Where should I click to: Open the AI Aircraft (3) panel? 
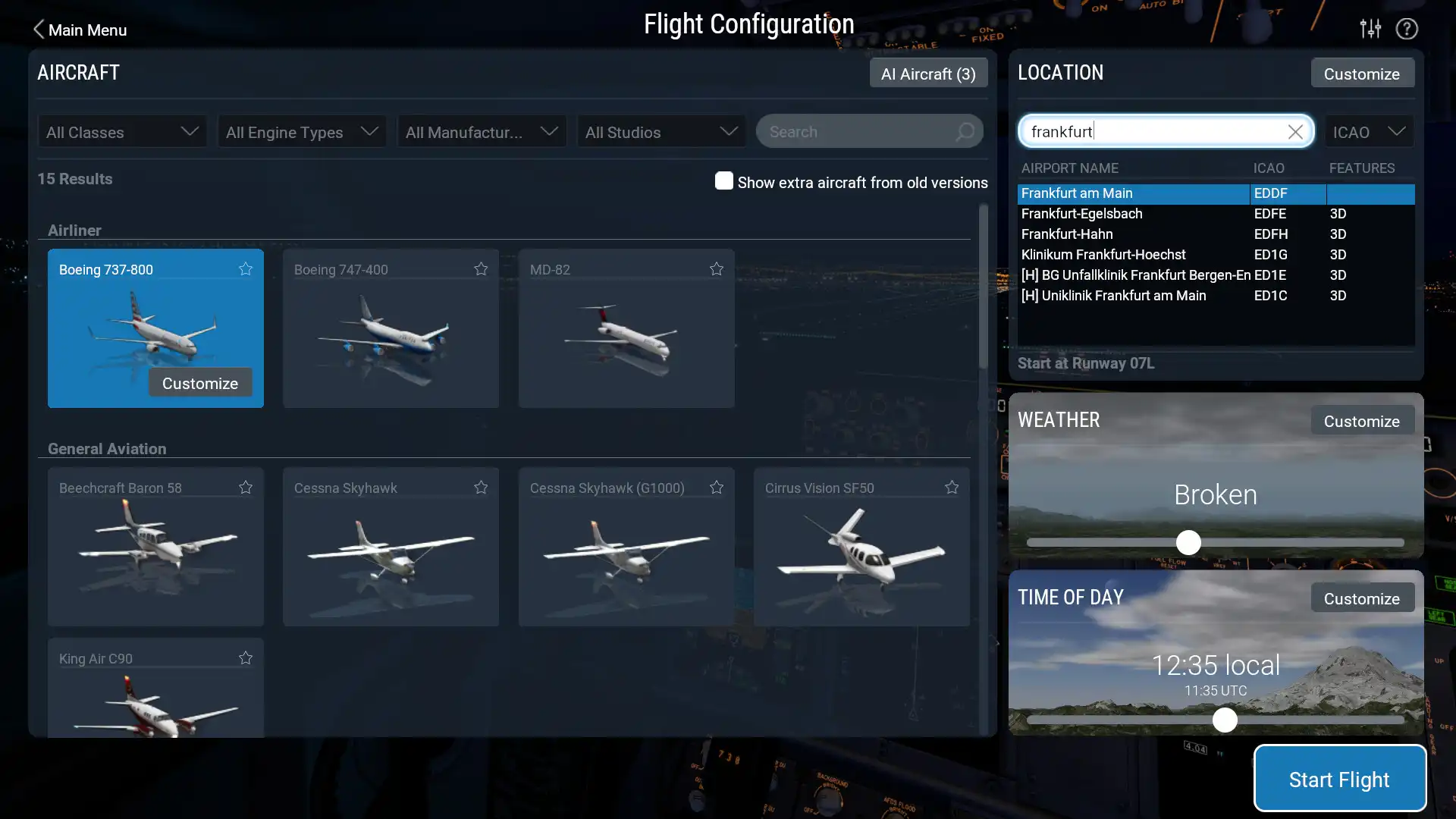[927, 73]
